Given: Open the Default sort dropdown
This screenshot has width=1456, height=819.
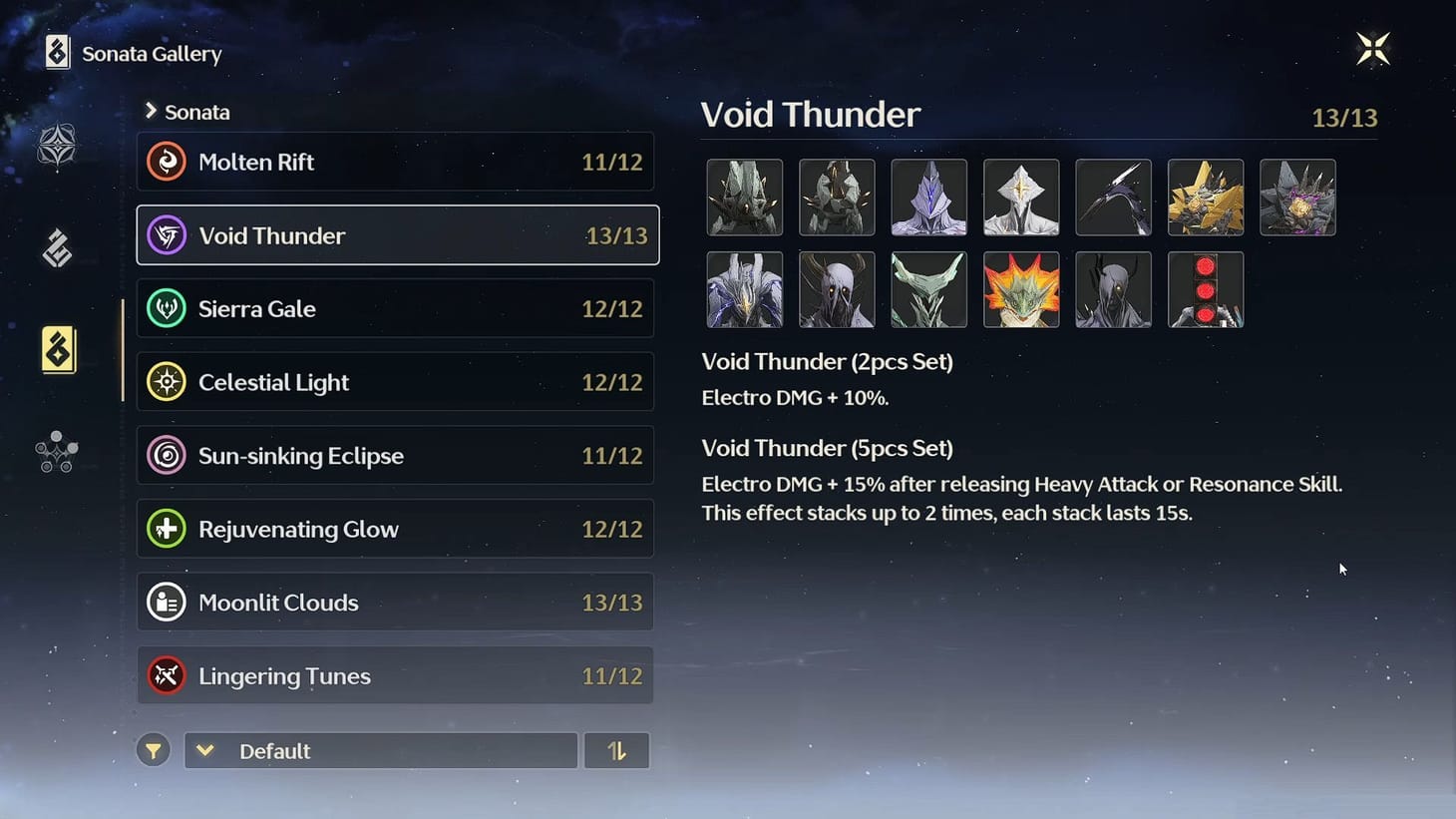Looking at the screenshot, I should click(380, 750).
